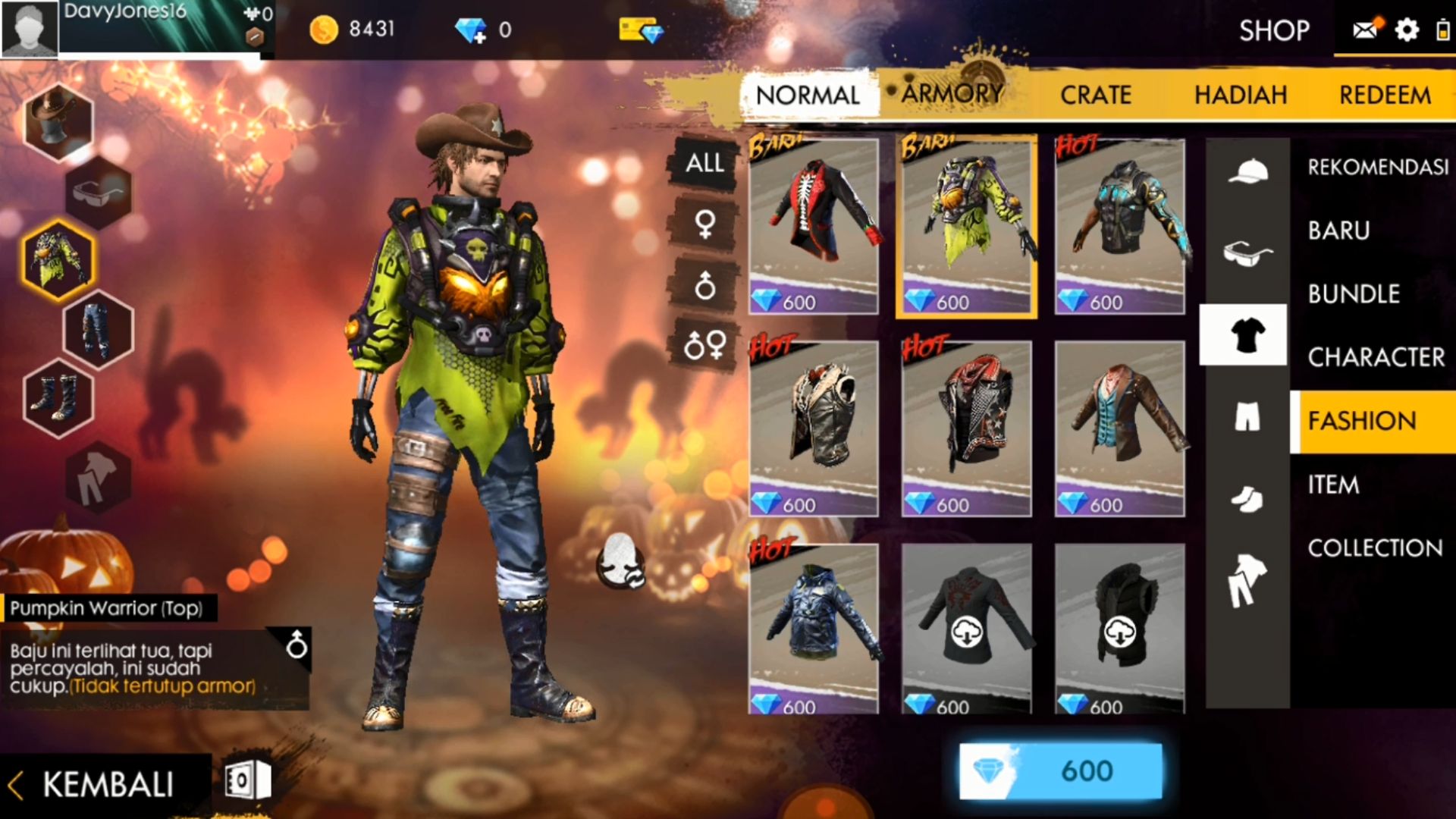
Task: Open the HADIAH tab
Action: point(1241,95)
